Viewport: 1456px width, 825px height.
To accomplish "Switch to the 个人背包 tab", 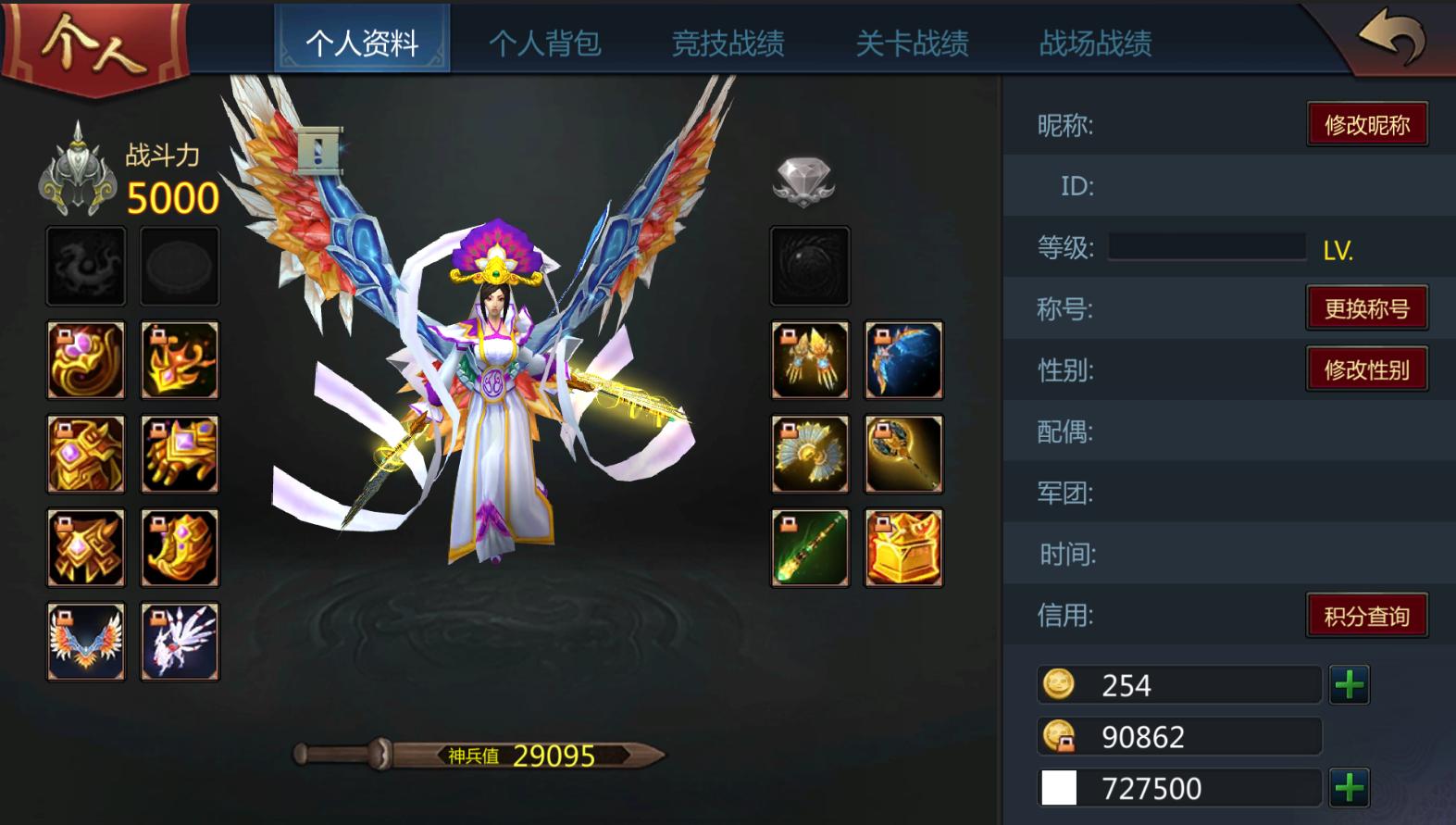I will pyautogui.click(x=544, y=43).
